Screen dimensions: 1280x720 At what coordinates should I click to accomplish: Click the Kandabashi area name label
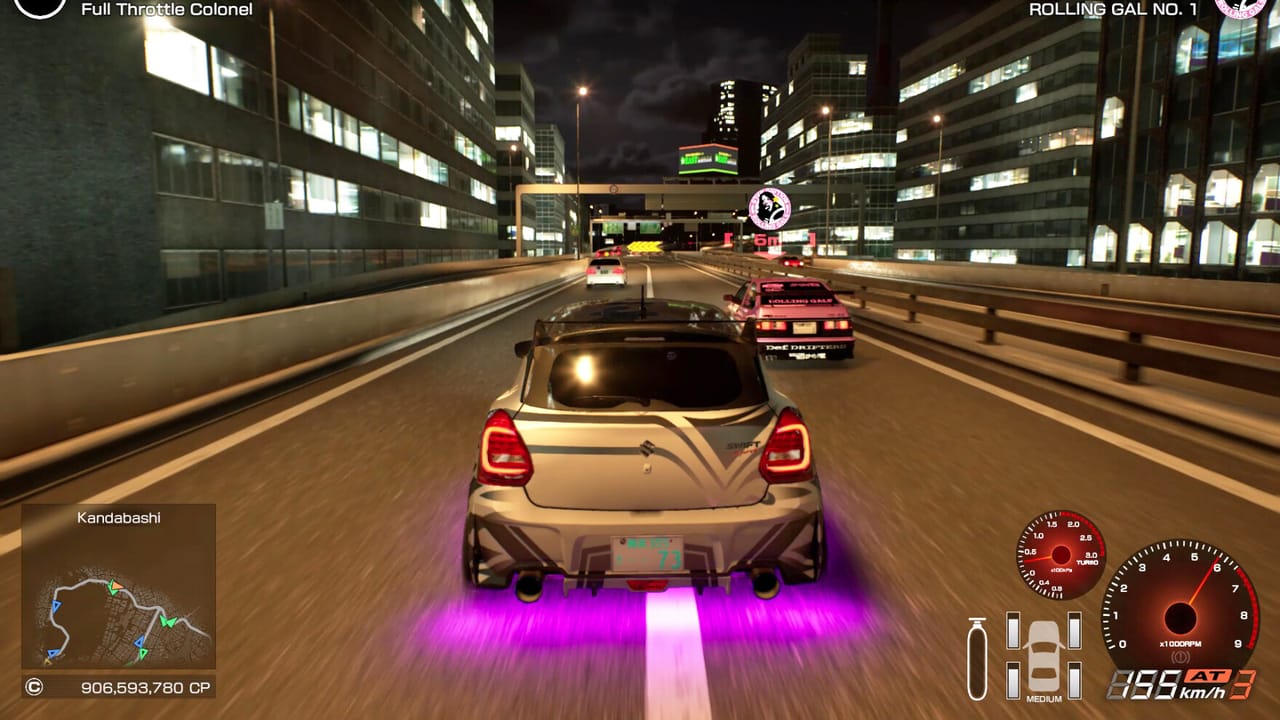tap(118, 518)
